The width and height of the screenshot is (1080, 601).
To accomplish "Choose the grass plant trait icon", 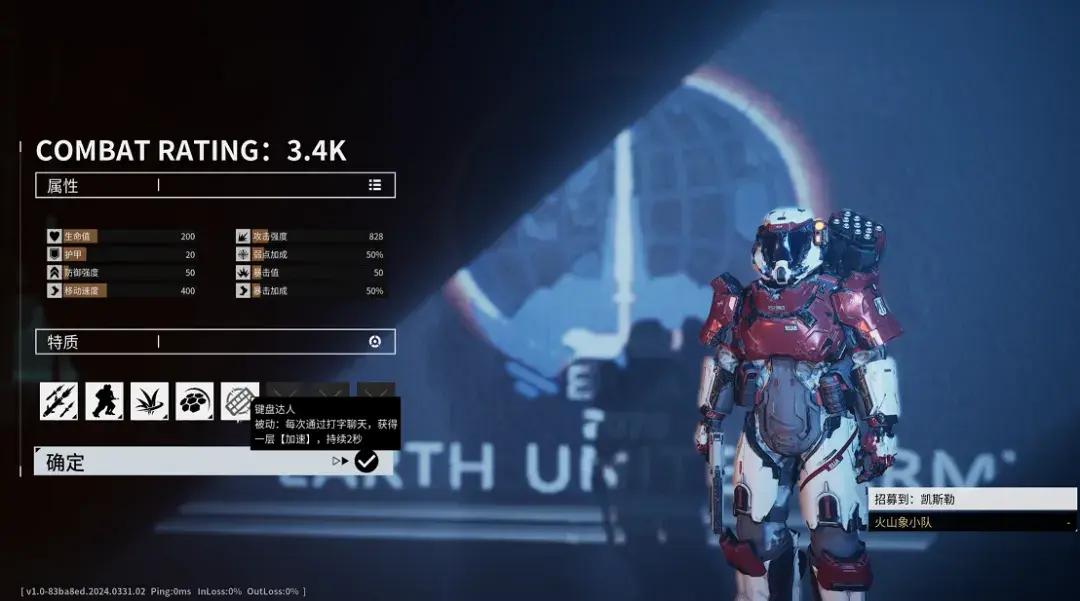I will 149,401.
